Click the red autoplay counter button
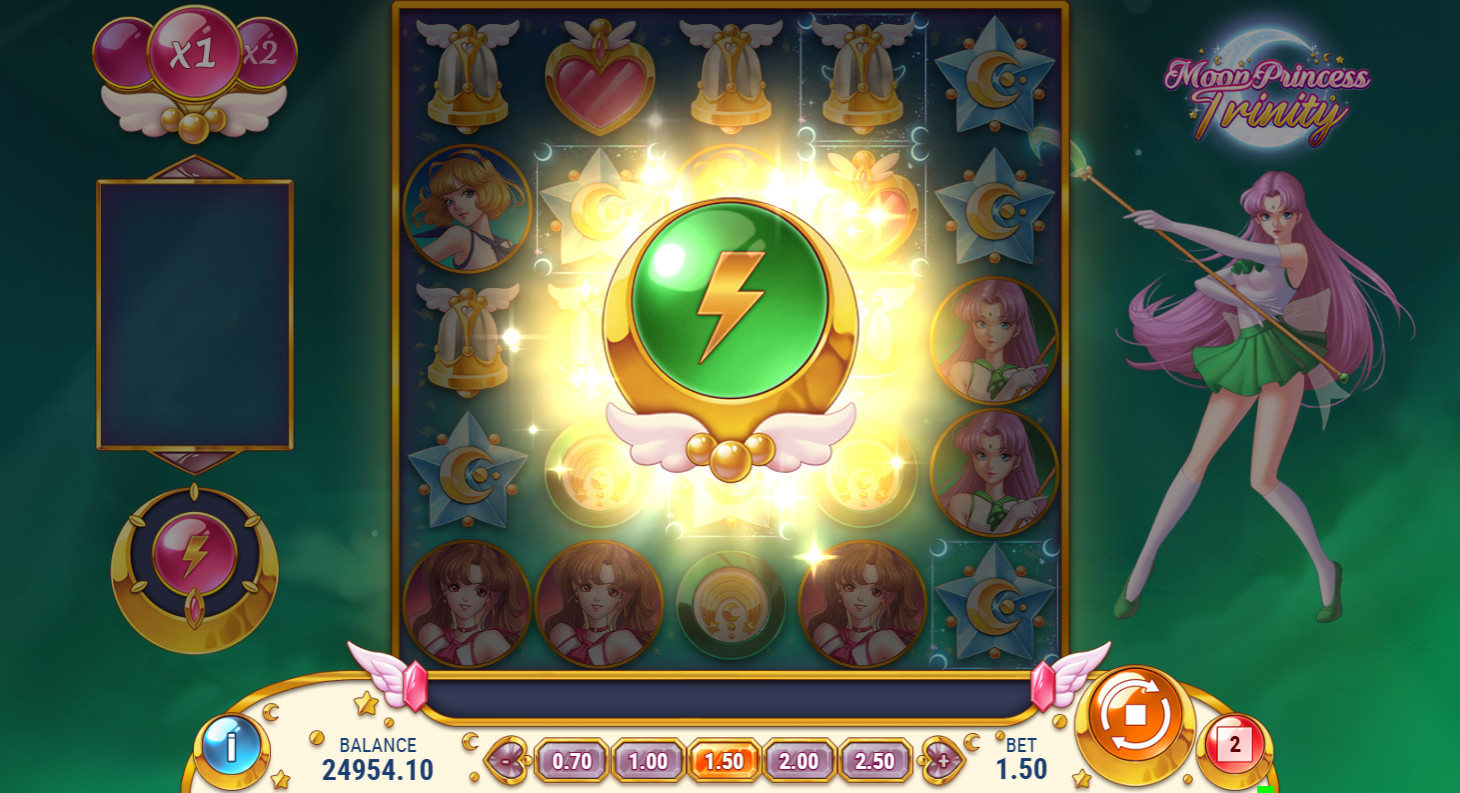This screenshot has height=793, width=1460. point(1234,746)
